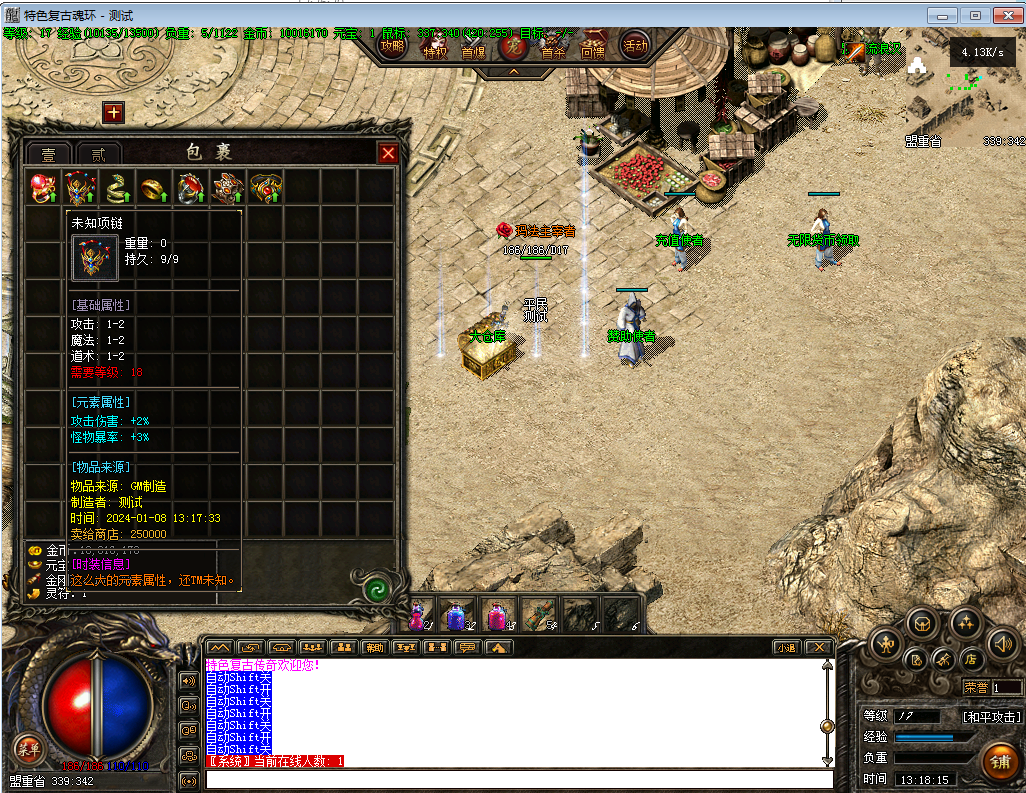Open the 菜单 round menu button
The image size is (1026, 793).
click(27, 747)
